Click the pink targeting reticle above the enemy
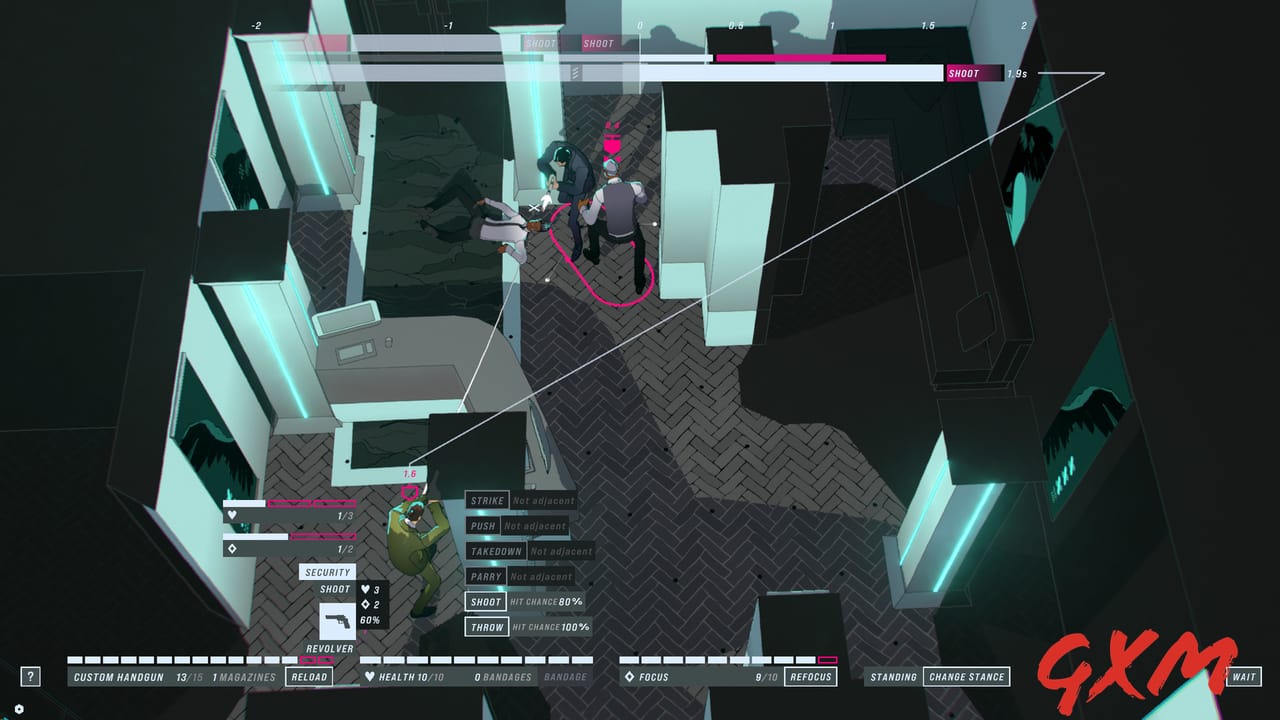The image size is (1280, 720). coord(410,490)
